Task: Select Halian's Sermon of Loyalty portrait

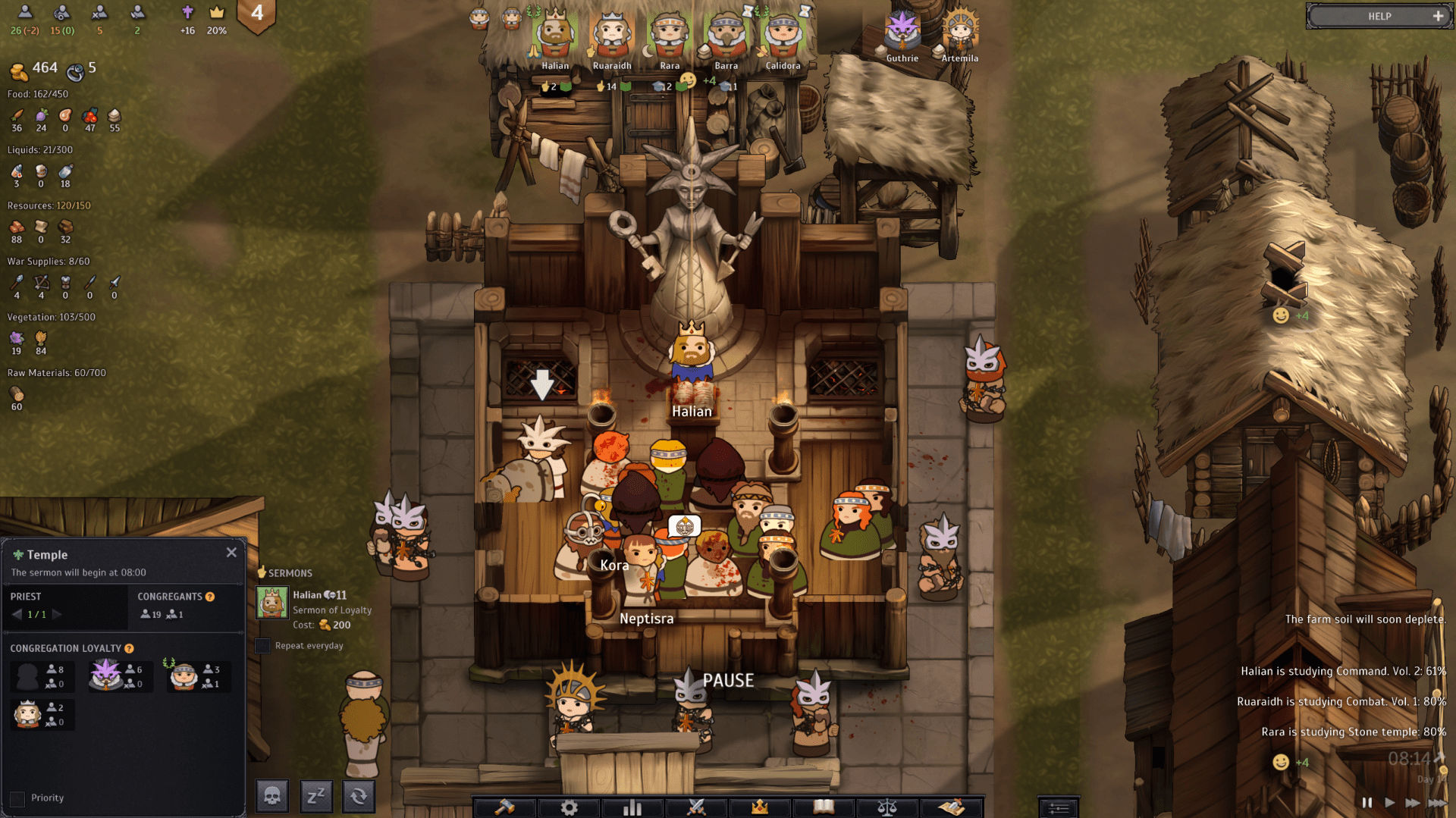Action: coord(271,603)
